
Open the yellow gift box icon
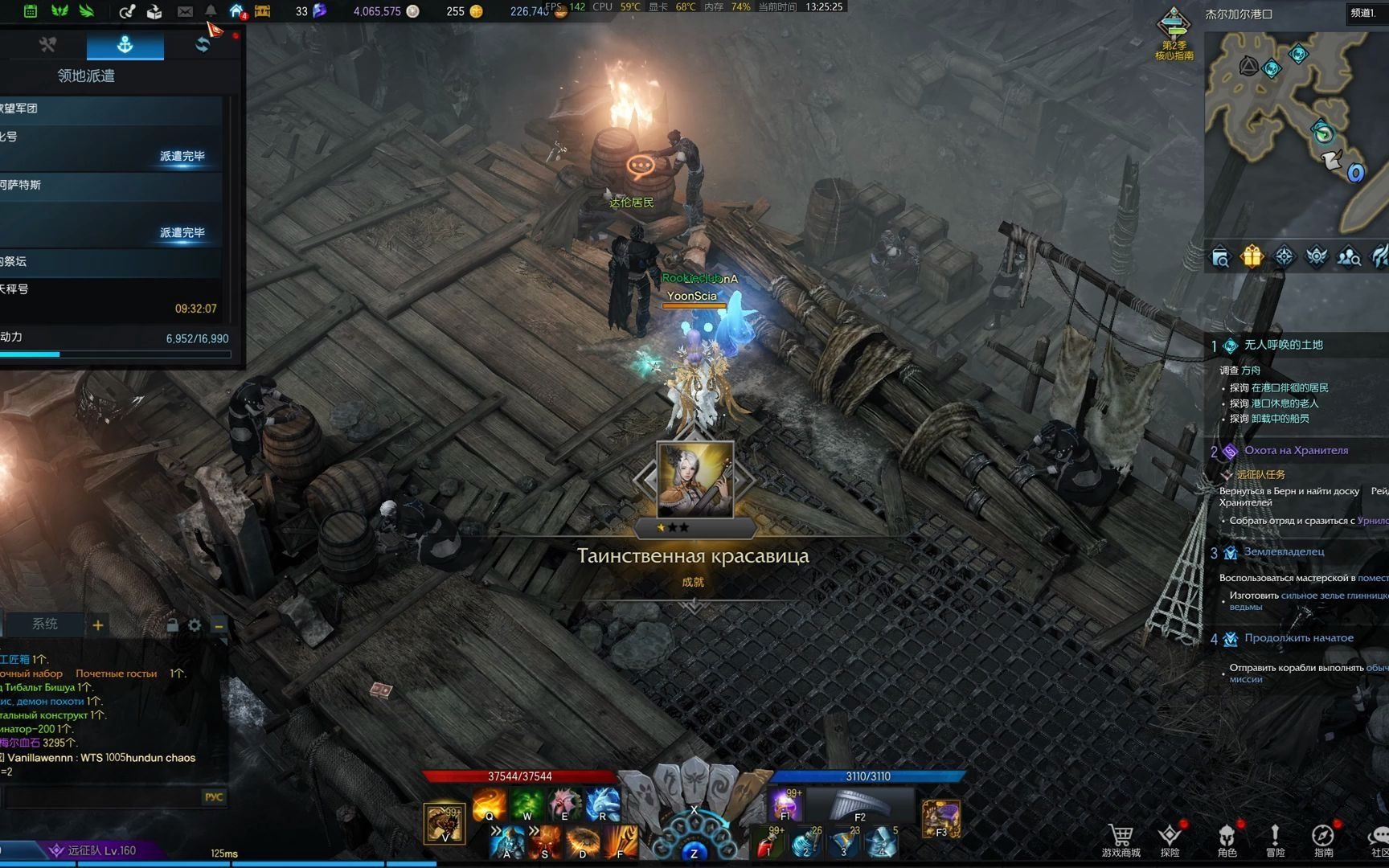coord(1252,257)
